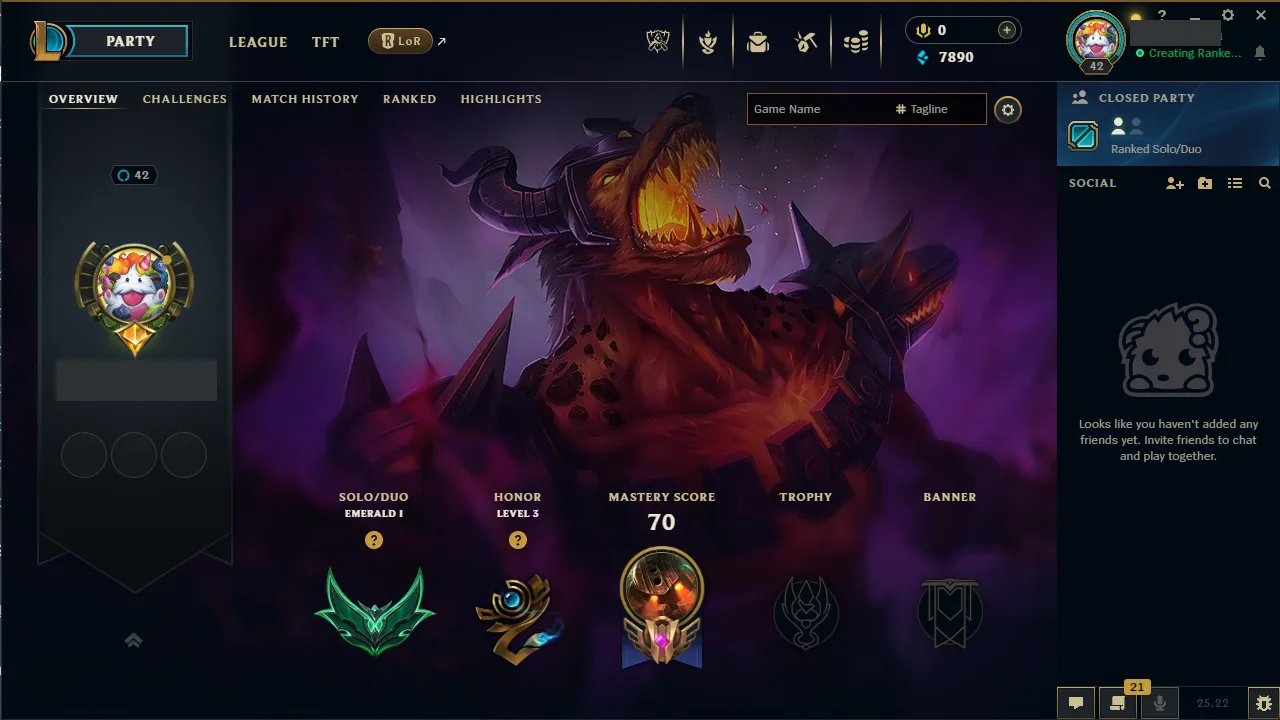Mute voice chat with the microphone icon
The width and height of the screenshot is (1280, 720).
pyautogui.click(x=1160, y=703)
